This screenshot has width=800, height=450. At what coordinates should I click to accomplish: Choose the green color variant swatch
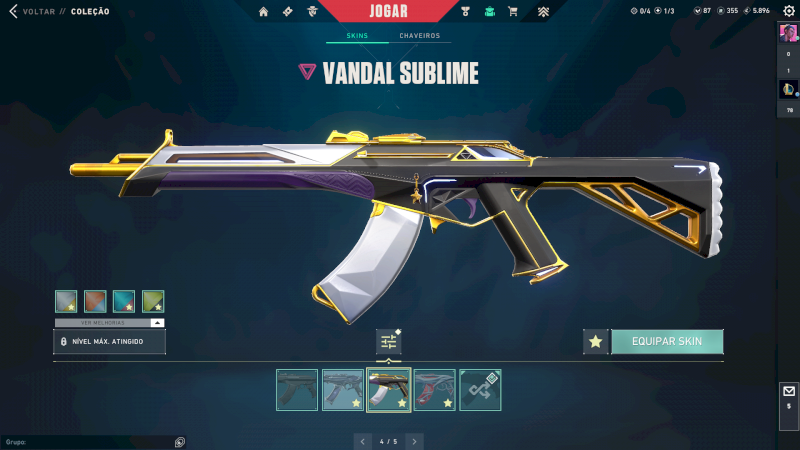pyautogui.click(x=153, y=301)
